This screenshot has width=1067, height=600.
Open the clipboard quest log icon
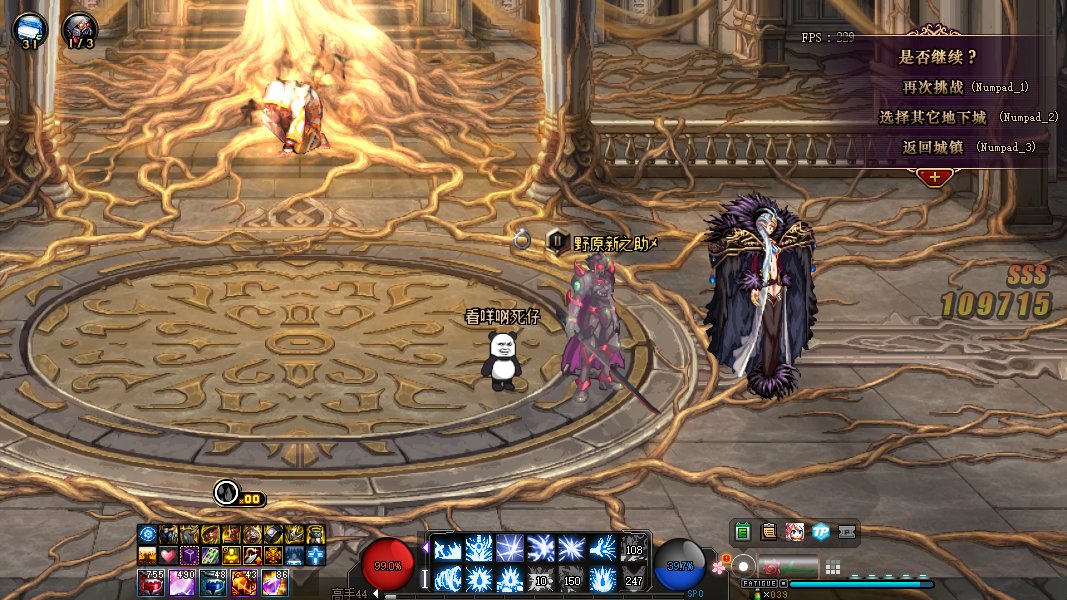pyautogui.click(x=769, y=532)
